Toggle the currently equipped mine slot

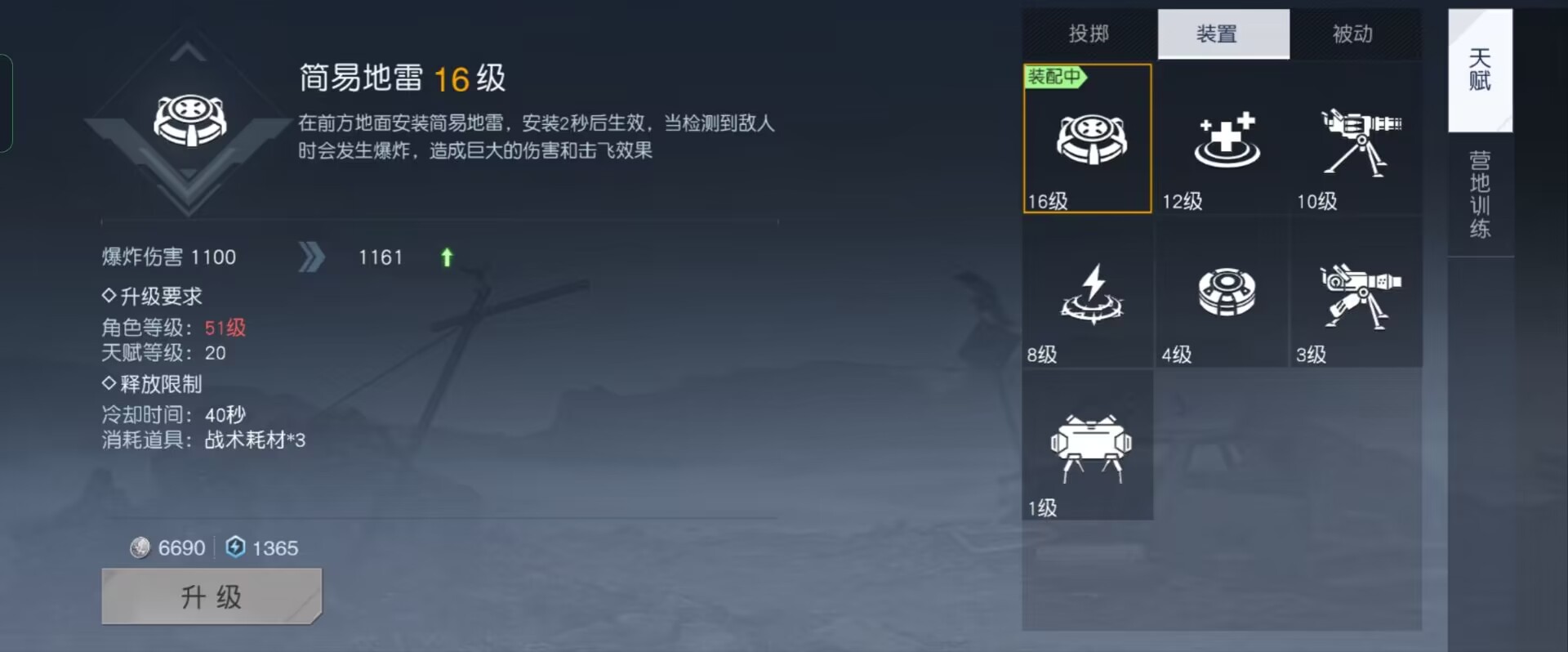[x=1087, y=139]
